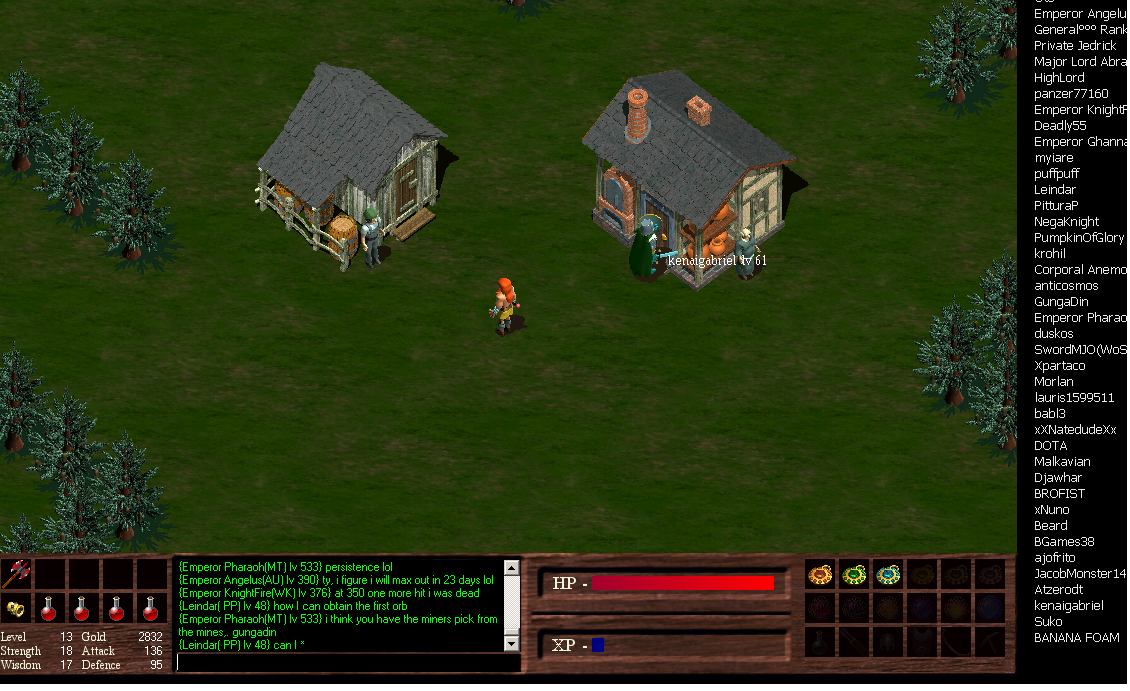Click the chat scrollbar down arrow
This screenshot has width=1130, height=691.
coord(512,643)
